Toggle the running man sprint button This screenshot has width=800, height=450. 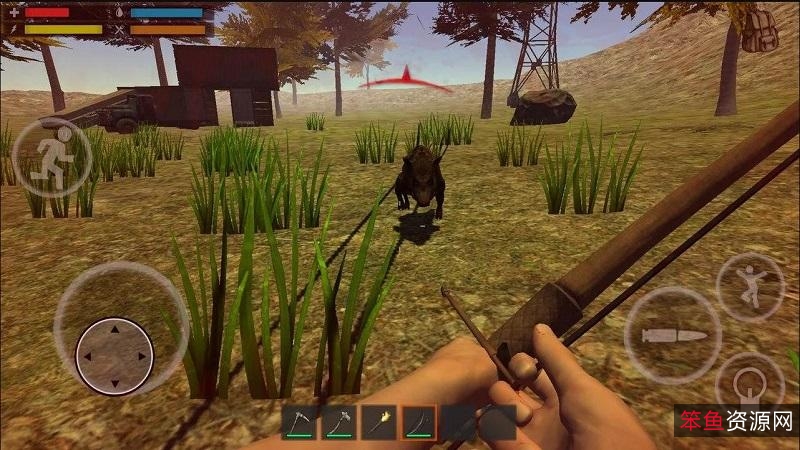pos(50,157)
